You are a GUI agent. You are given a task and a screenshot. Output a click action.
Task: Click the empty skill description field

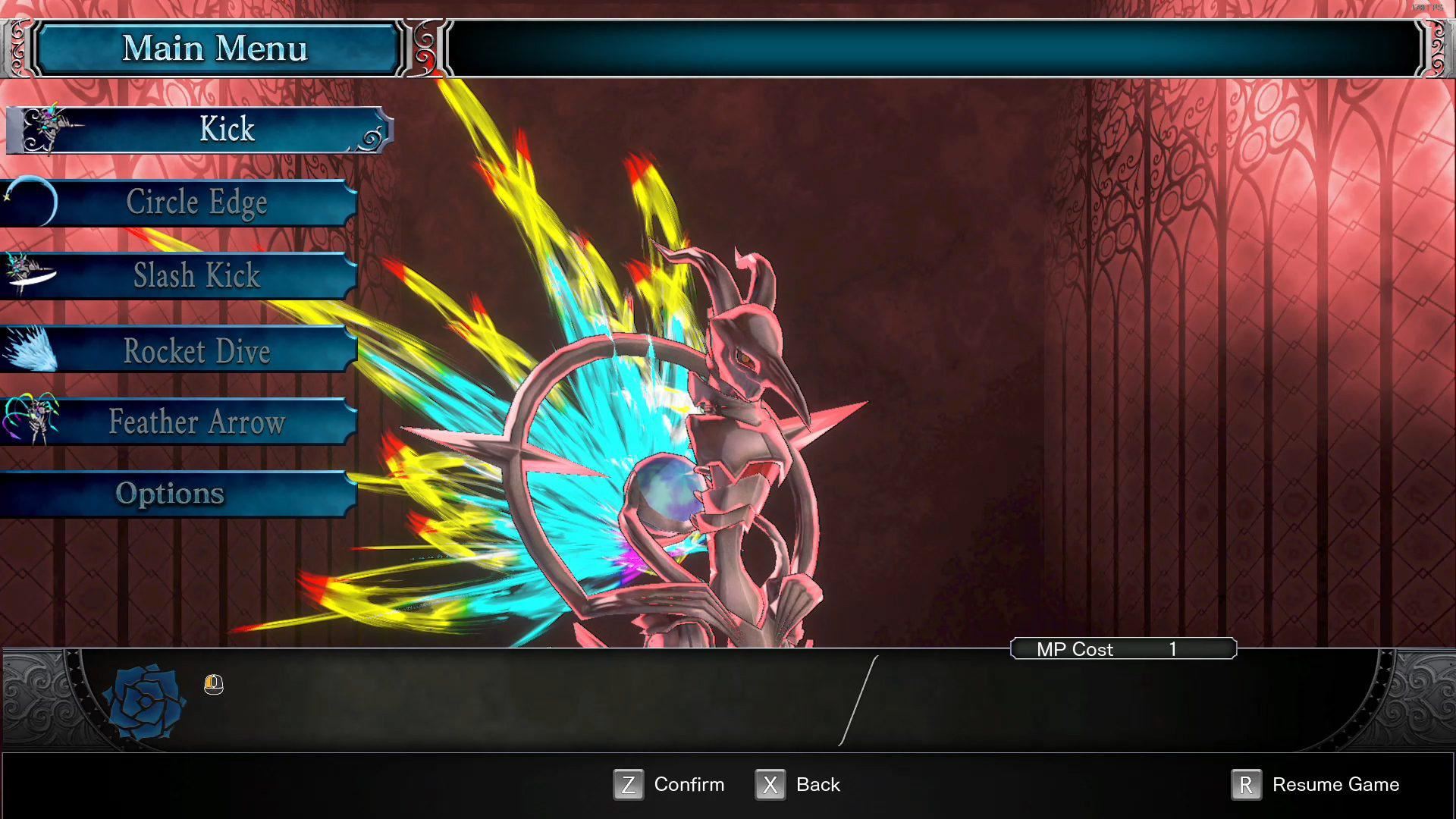point(531,698)
